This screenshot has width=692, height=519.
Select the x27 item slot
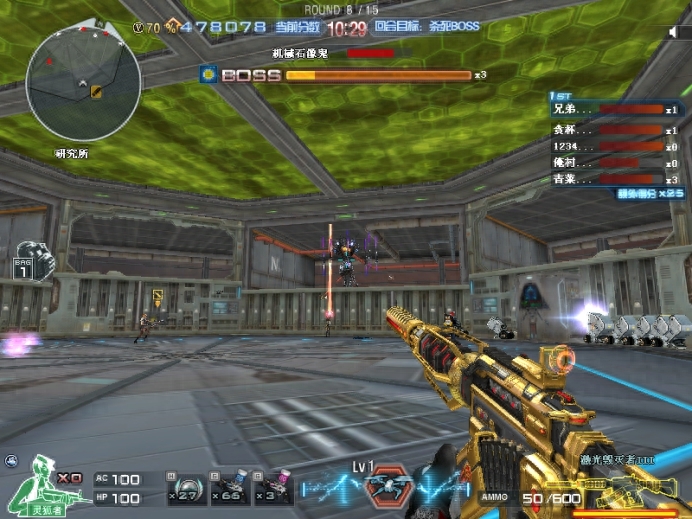tap(186, 487)
